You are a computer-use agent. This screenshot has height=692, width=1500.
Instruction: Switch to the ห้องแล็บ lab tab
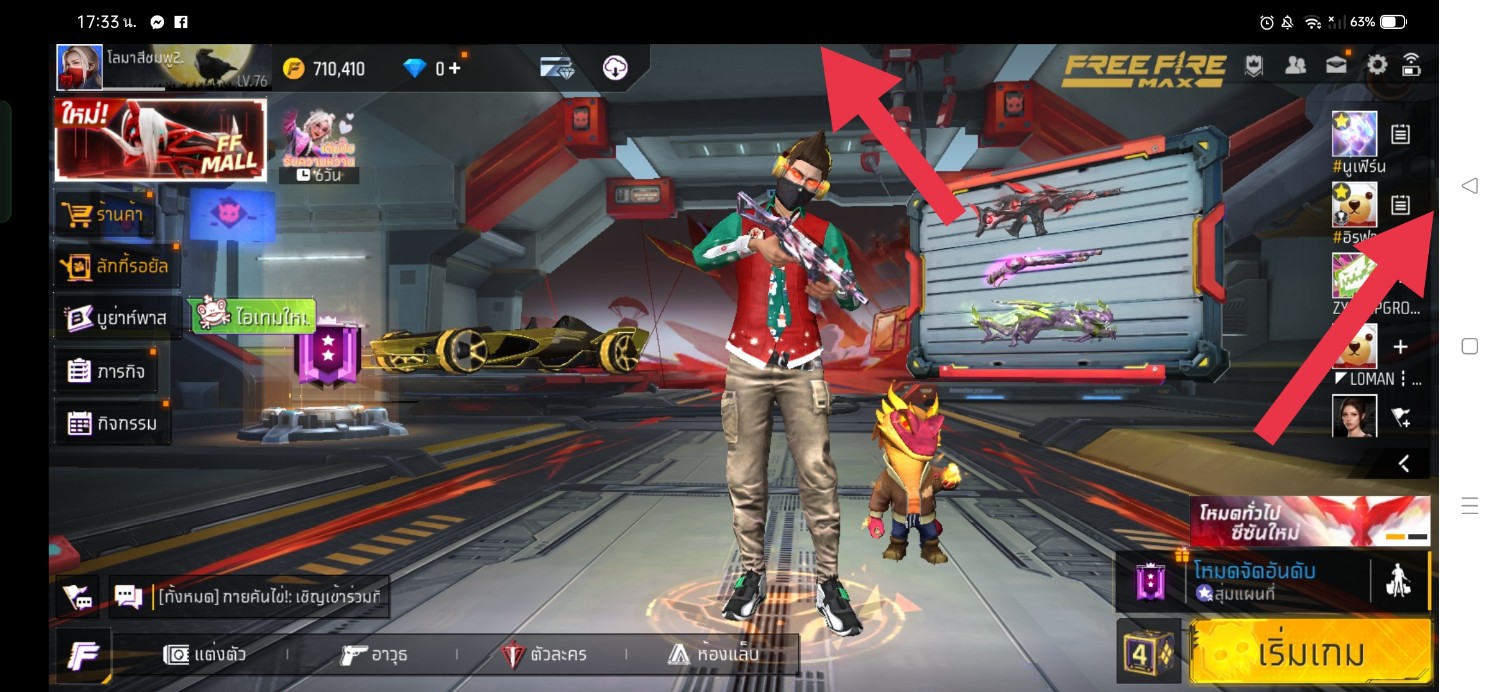pos(713,655)
